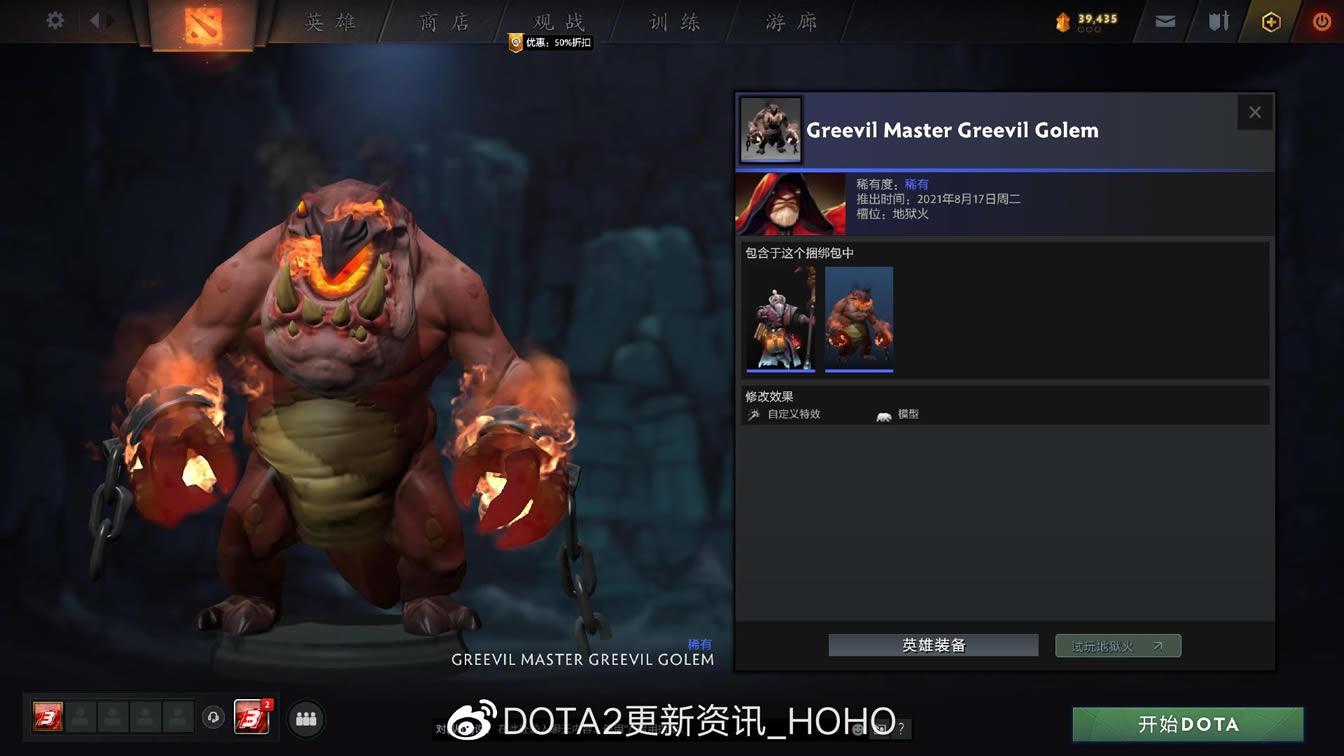Click the Greevil Golem bundle thumbnail
The width and height of the screenshot is (1344, 756).
point(858,318)
